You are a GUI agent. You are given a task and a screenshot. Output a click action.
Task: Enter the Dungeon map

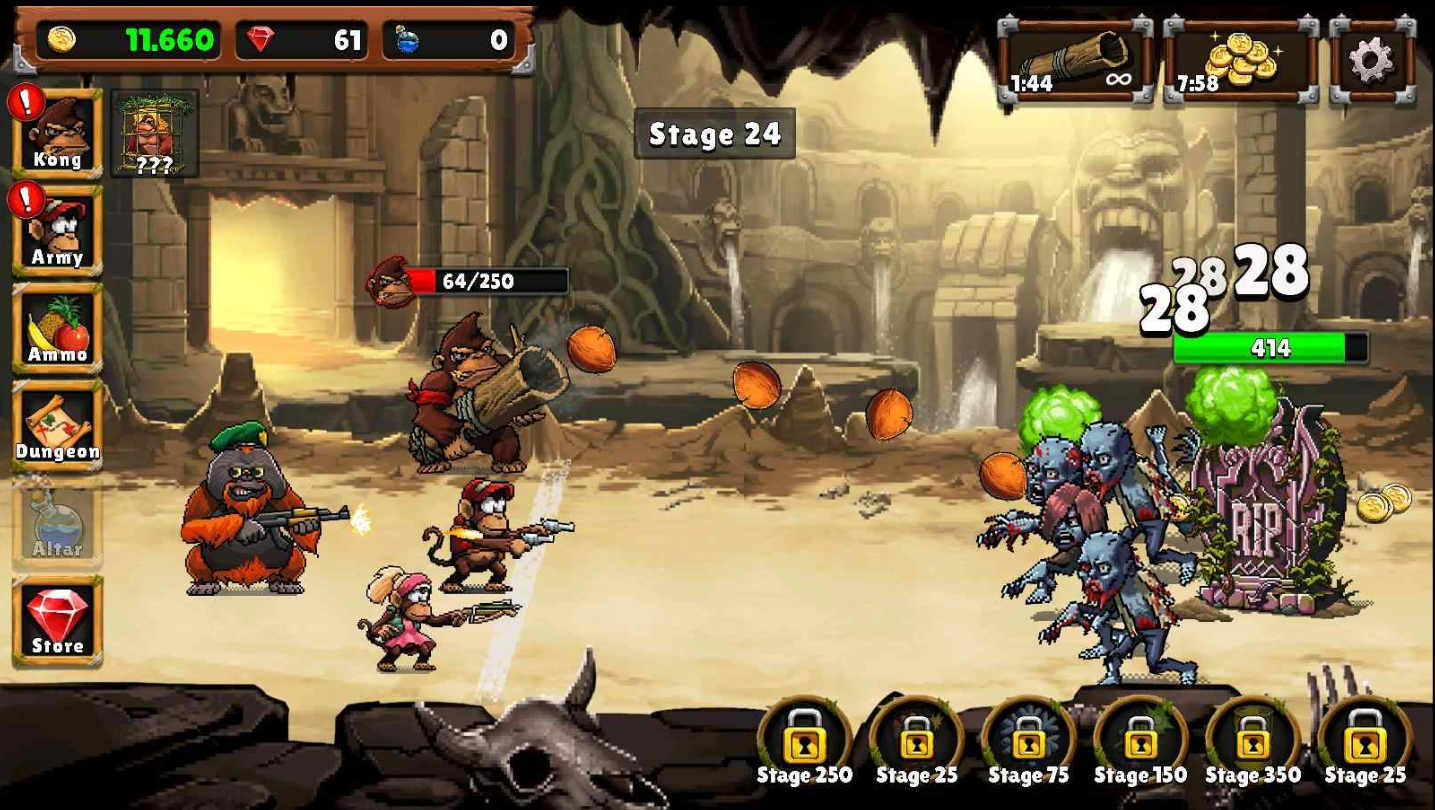click(57, 425)
